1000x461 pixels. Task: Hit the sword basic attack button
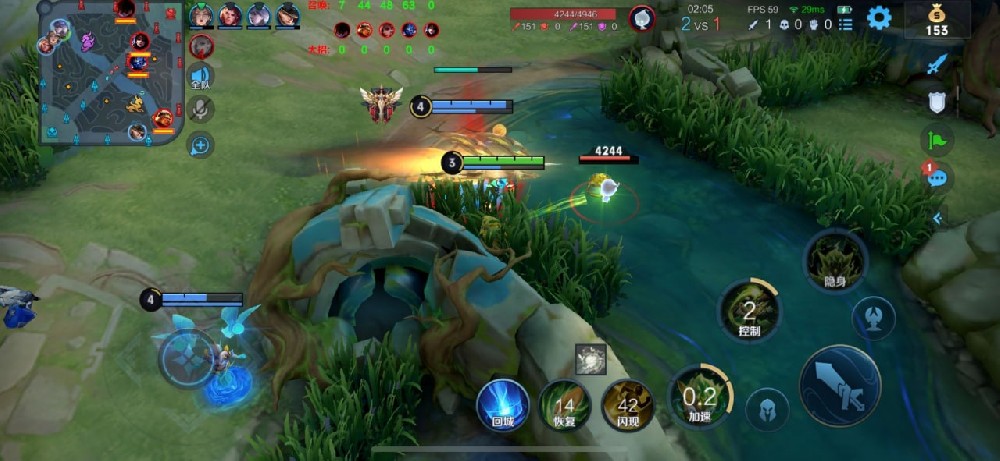tap(840, 385)
